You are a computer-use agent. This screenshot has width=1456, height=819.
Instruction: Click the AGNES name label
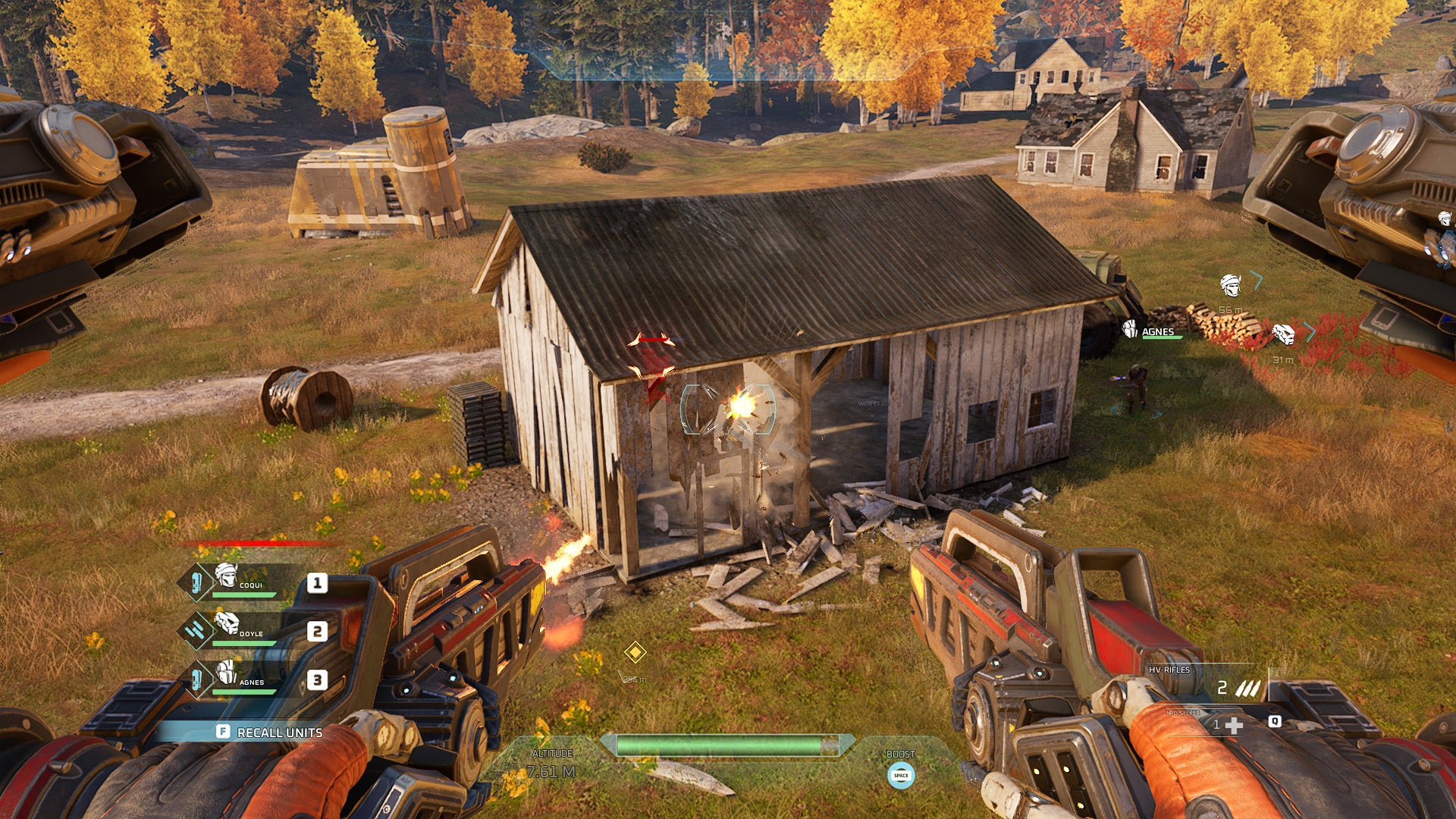click(x=1159, y=332)
